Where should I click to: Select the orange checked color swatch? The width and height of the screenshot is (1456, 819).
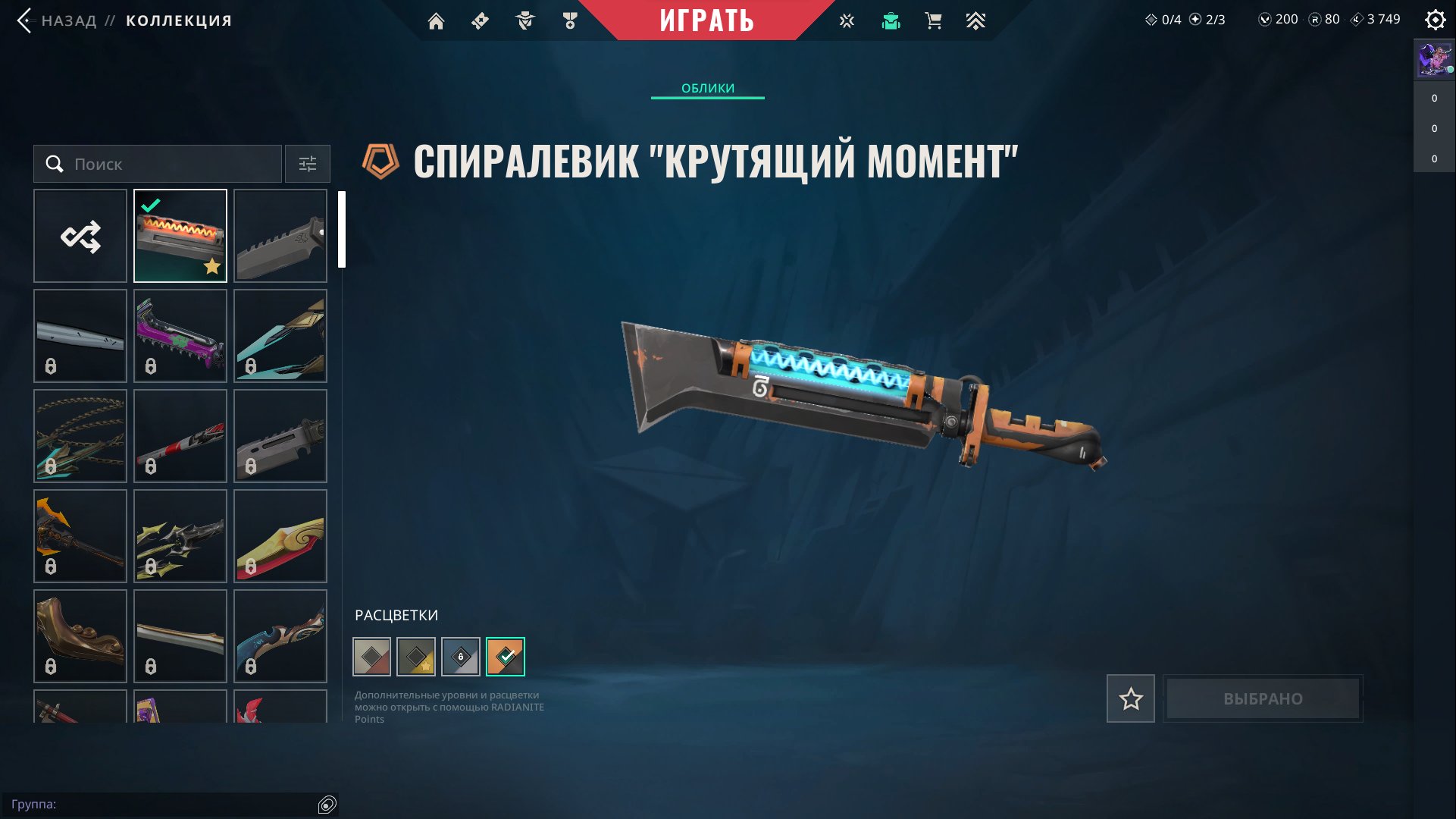pos(506,656)
